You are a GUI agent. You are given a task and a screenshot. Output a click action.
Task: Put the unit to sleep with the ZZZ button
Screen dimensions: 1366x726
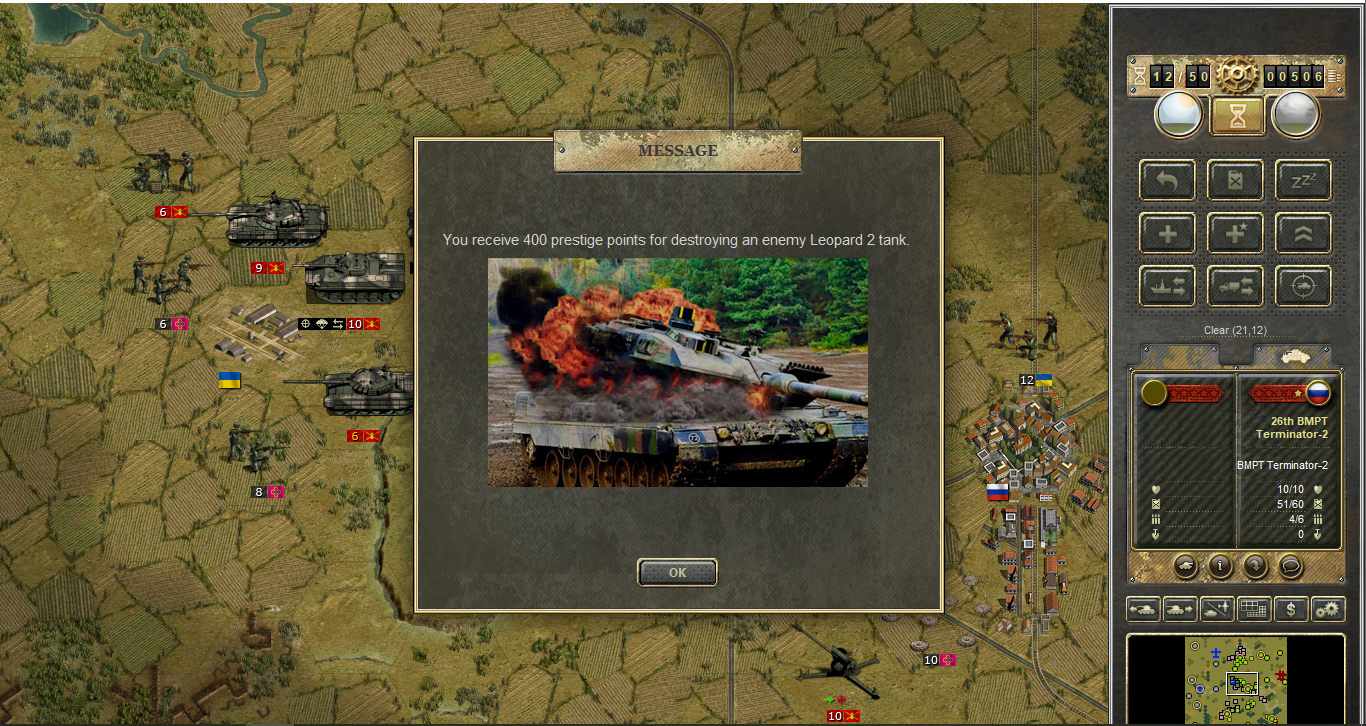click(1303, 180)
